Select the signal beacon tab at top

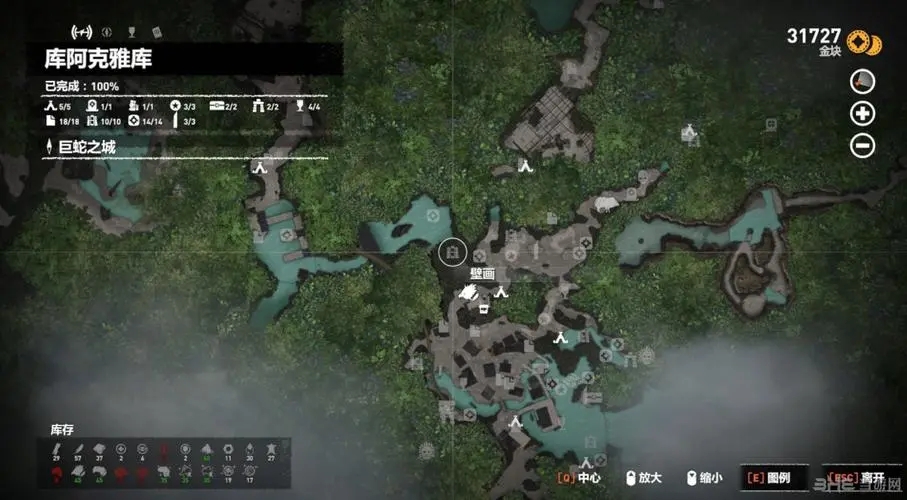[82, 31]
